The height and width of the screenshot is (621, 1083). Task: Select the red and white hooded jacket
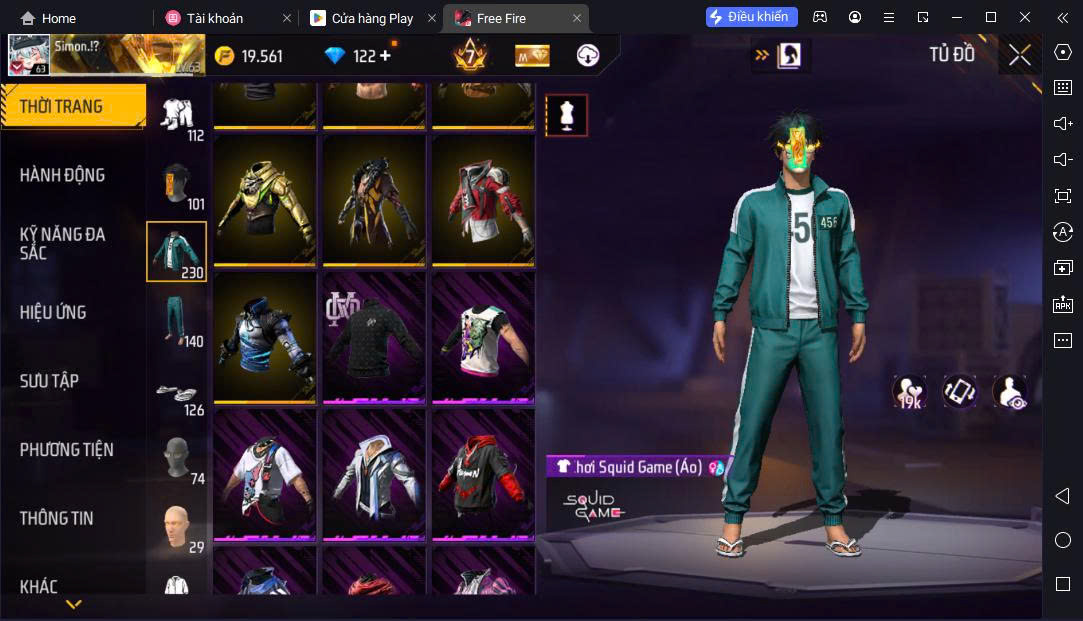484,200
